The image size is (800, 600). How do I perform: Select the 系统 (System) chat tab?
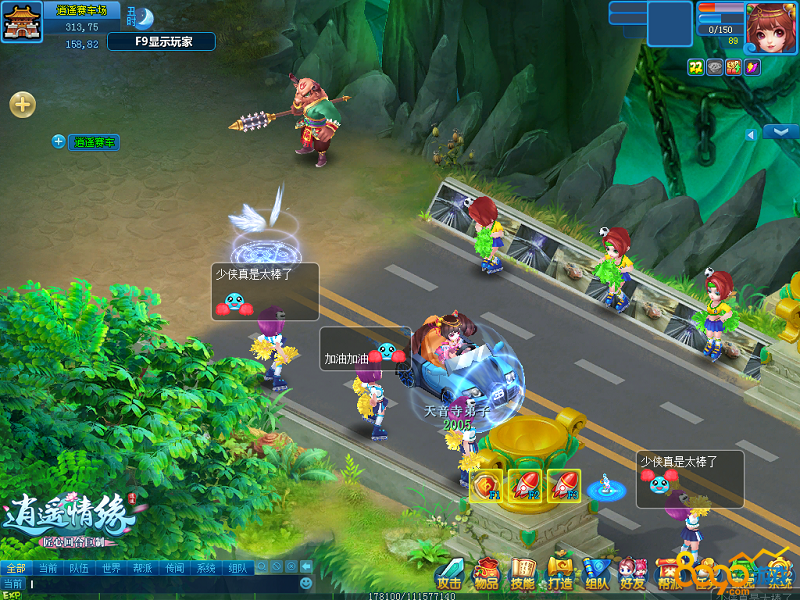(206, 567)
